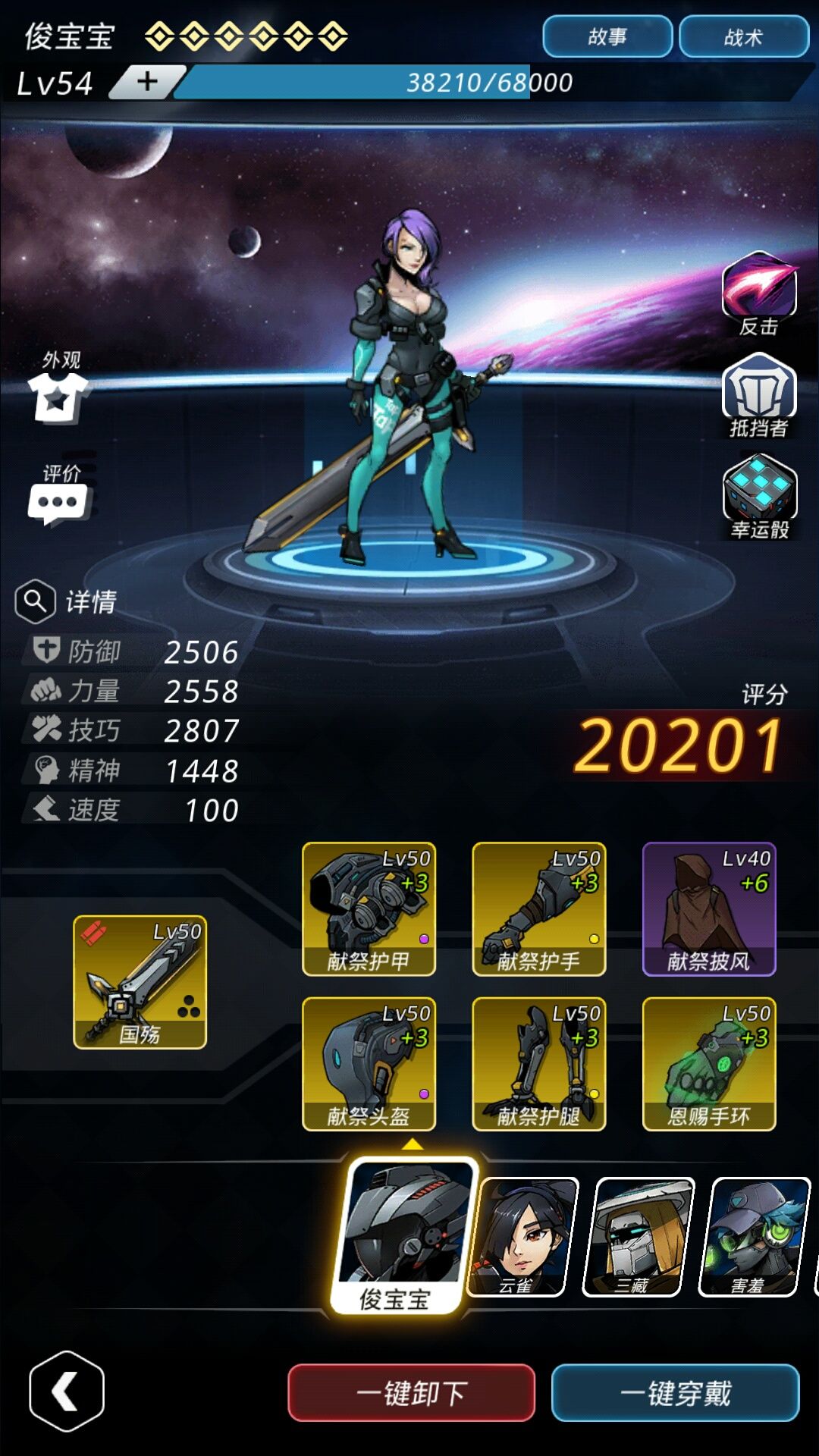
Task: Select the 献祭头盔 helmet slot
Action: 369,1063
